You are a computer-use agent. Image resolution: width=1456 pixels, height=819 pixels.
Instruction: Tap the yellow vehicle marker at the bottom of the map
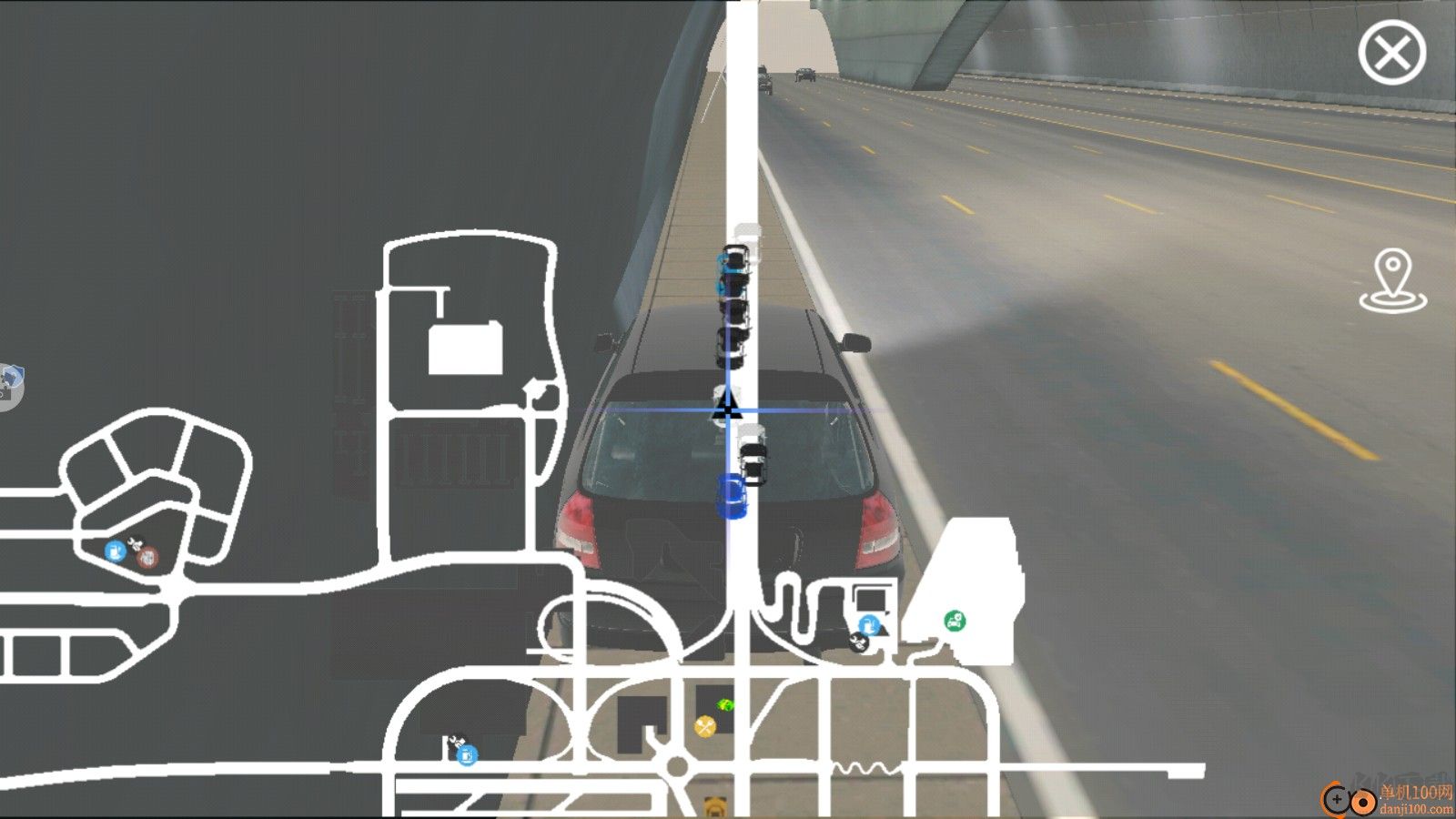click(x=713, y=804)
